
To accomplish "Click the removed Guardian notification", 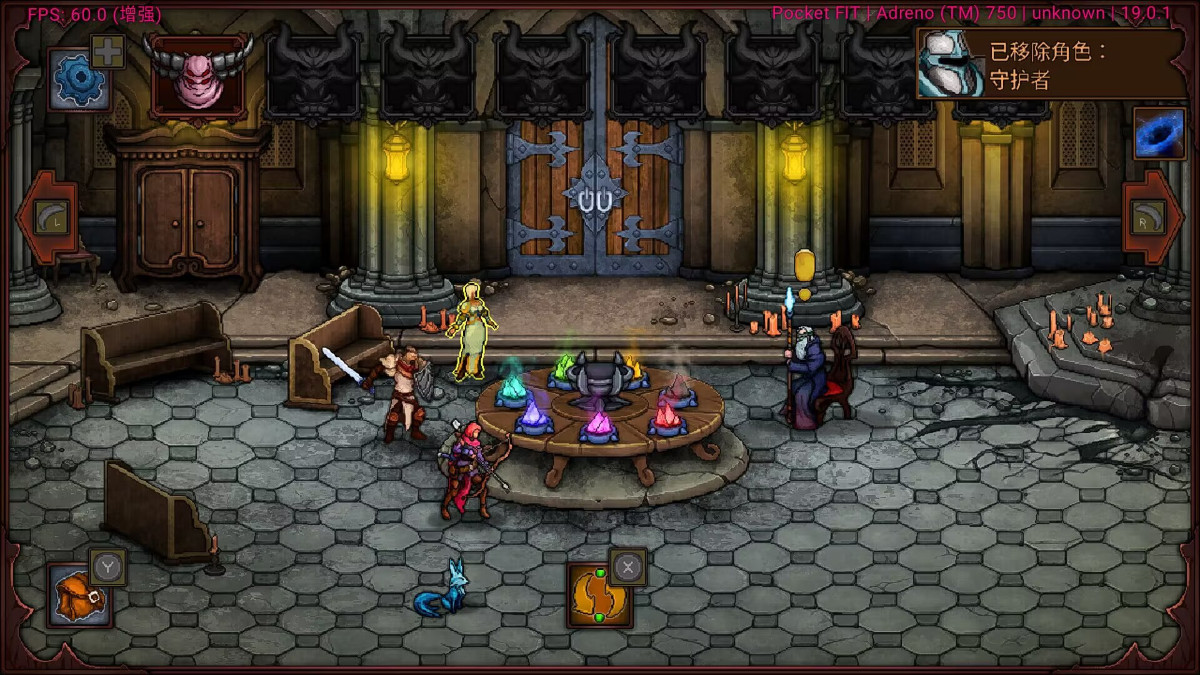I will [x=1050, y=64].
